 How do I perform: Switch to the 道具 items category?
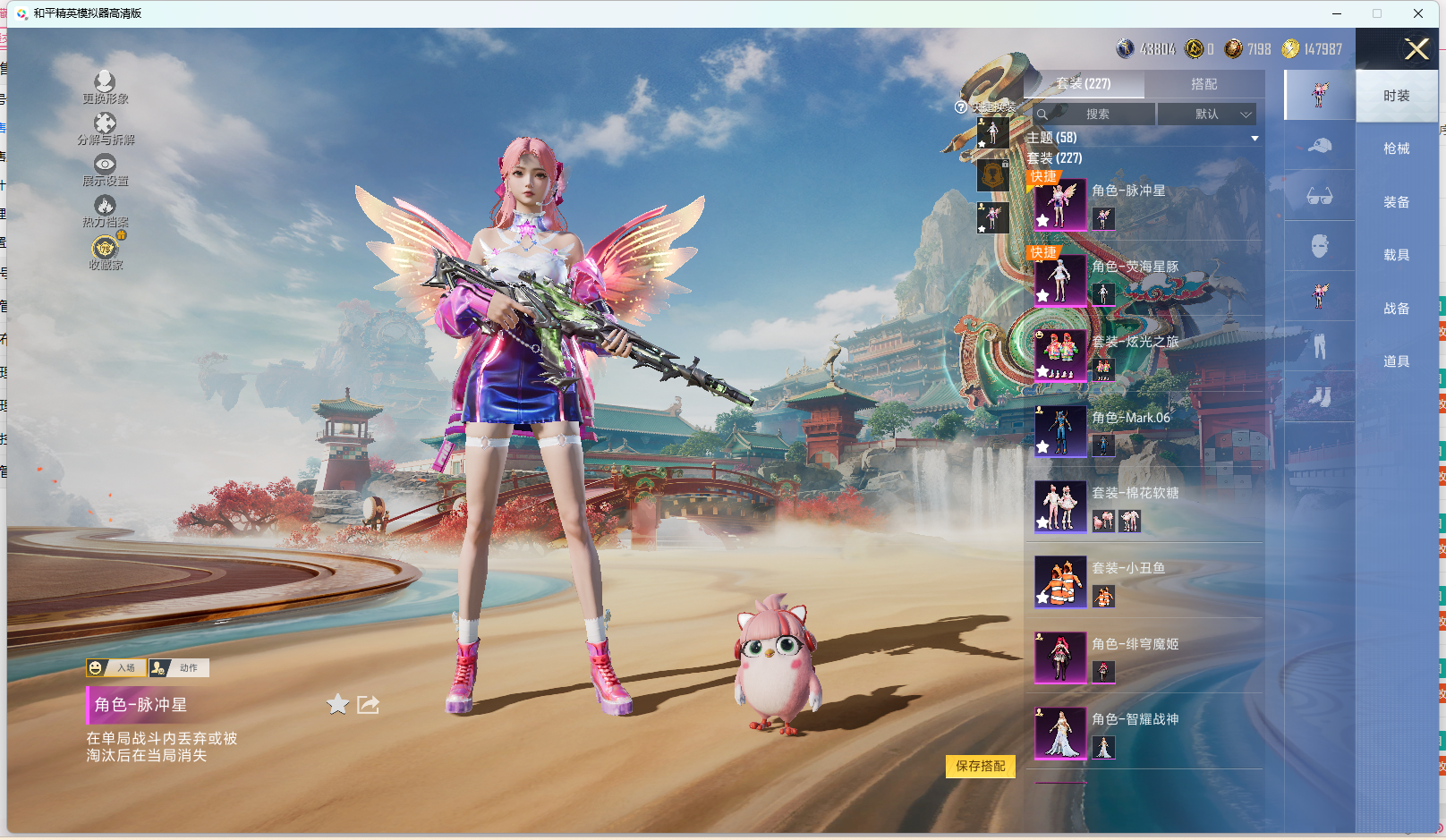(1396, 361)
